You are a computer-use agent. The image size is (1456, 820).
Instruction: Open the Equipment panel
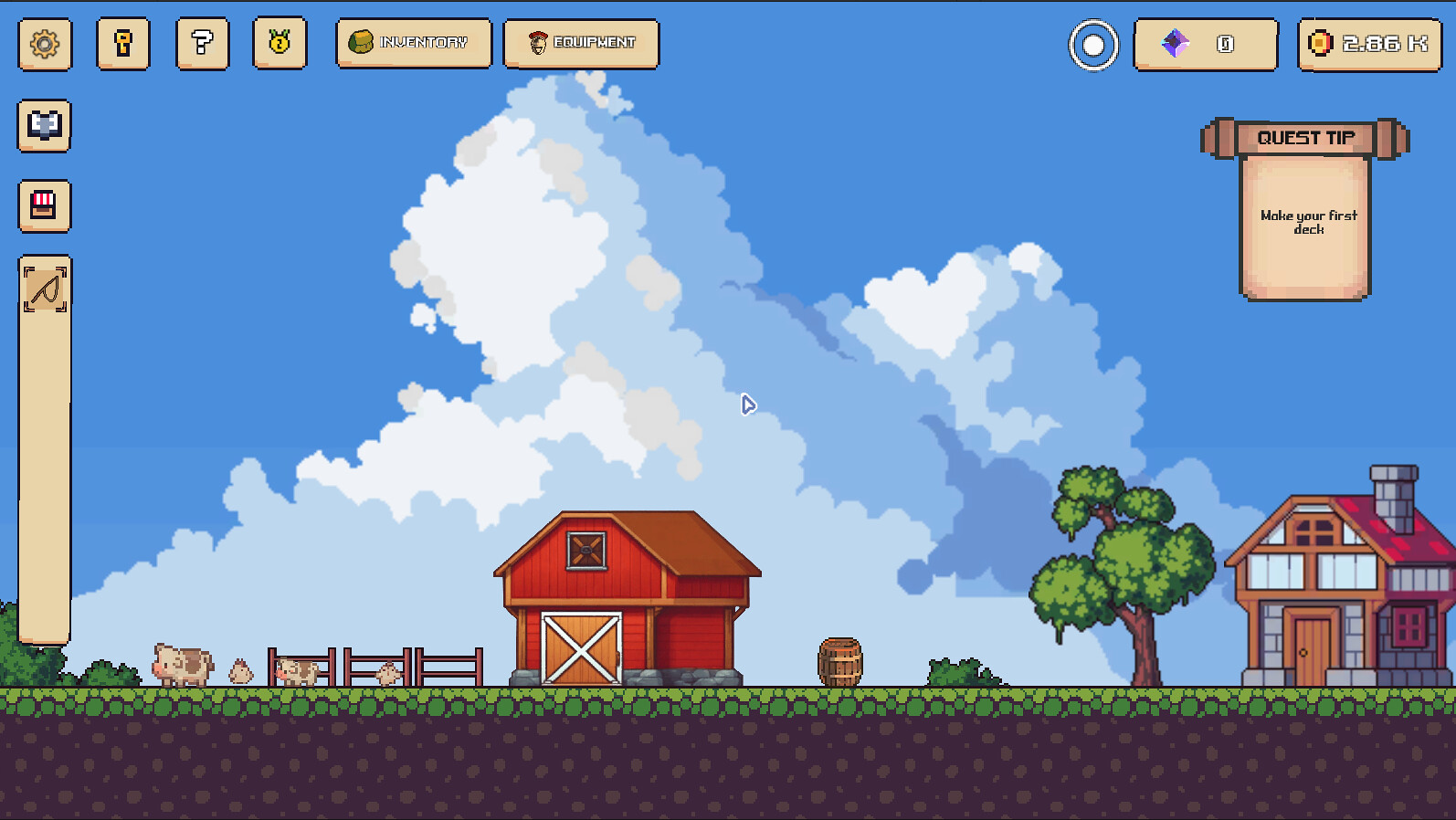[581, 43]
